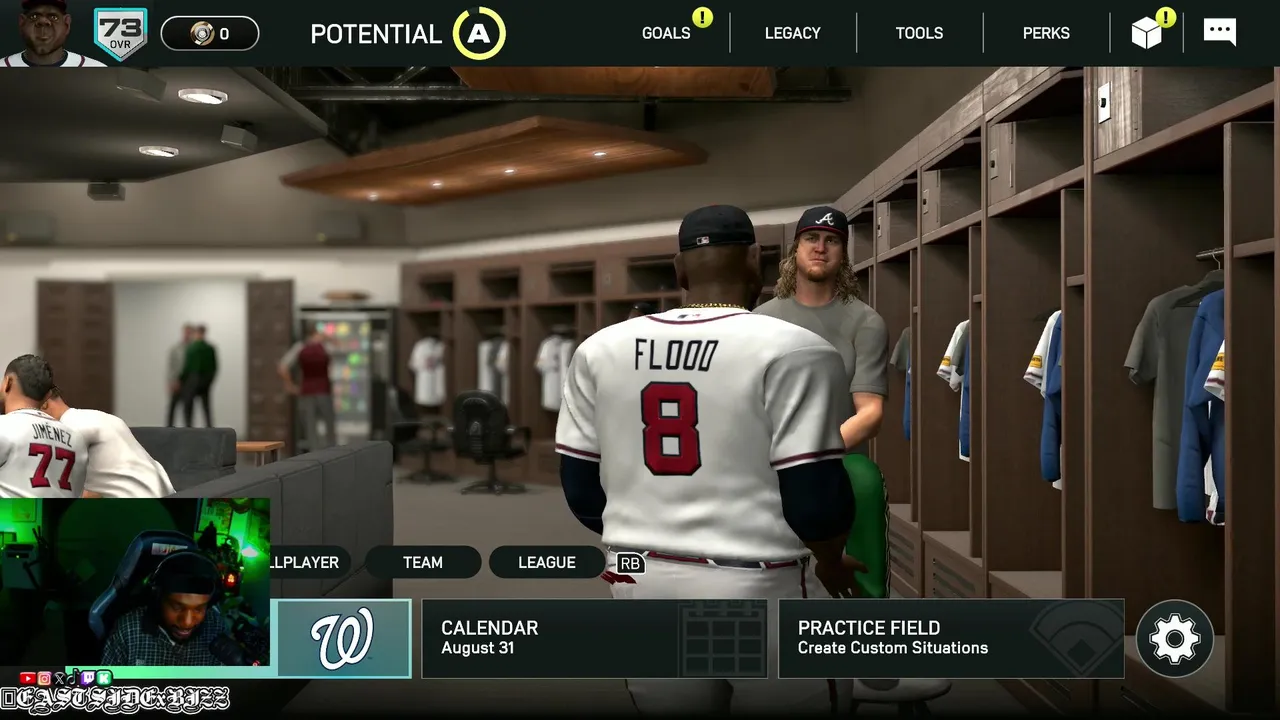Select the Ballplayer tab
1280x720 pixels.
click(x=306, y=562)
